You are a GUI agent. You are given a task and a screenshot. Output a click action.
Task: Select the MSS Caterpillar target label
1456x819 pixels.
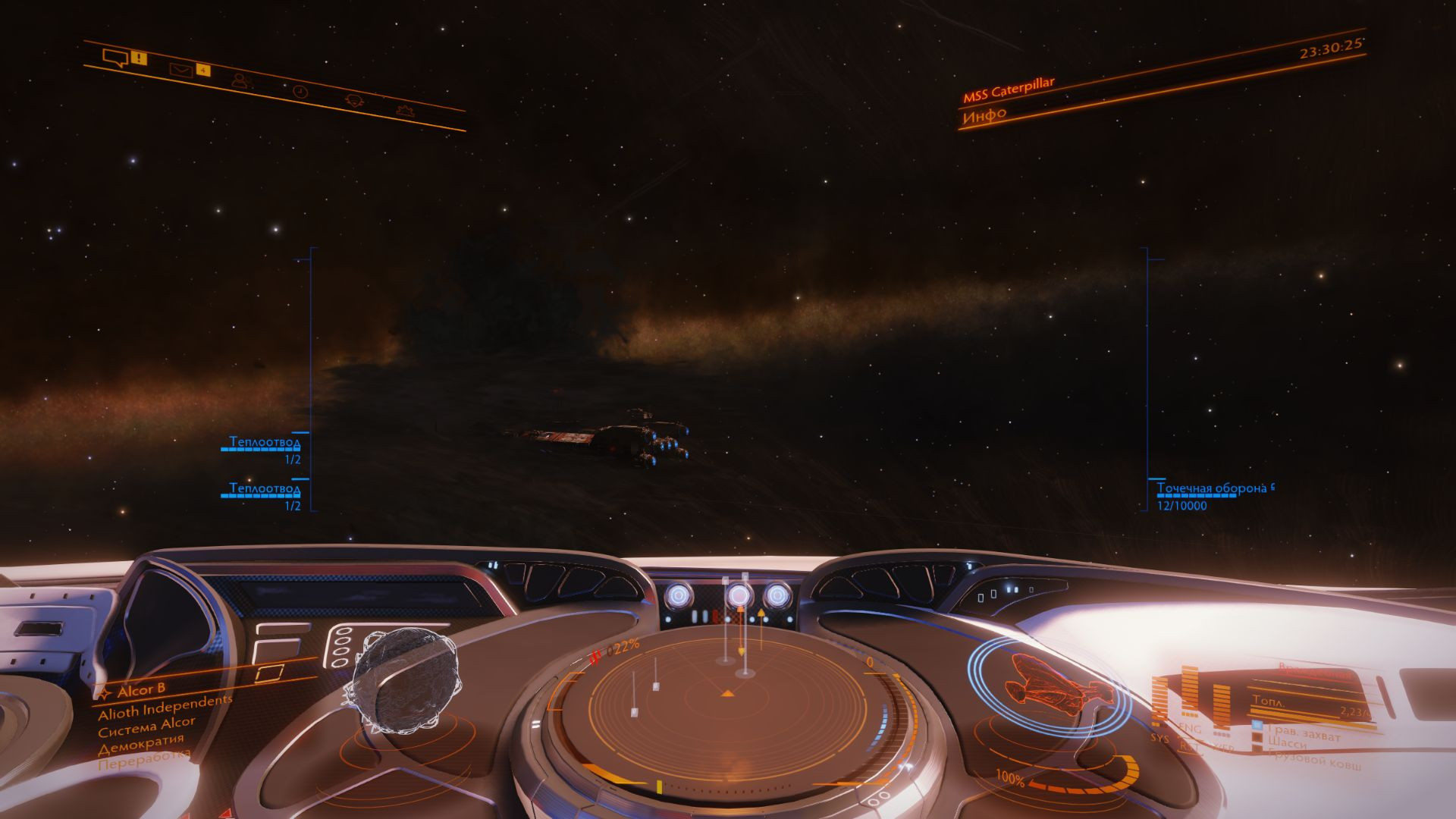(x=1008, y=90)
